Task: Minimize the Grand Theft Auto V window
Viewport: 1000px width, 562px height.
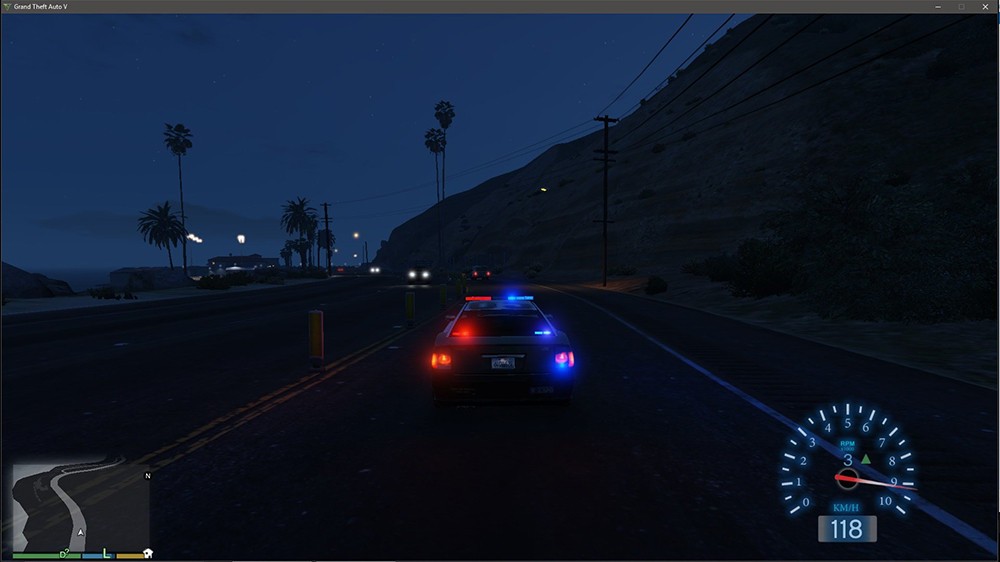Action: pos(938,6)
